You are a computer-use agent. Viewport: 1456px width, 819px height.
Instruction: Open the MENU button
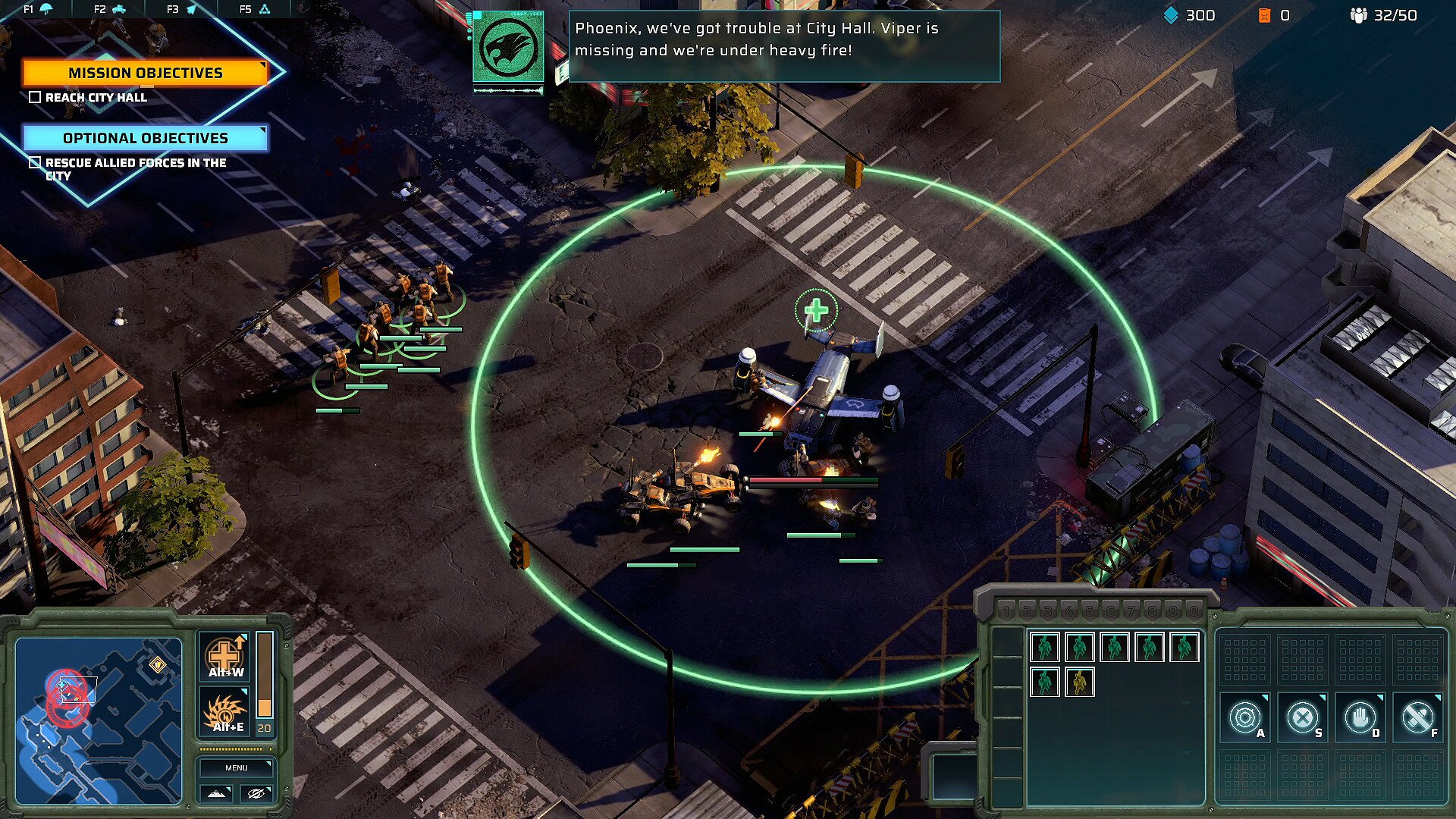tap(236, 767)
